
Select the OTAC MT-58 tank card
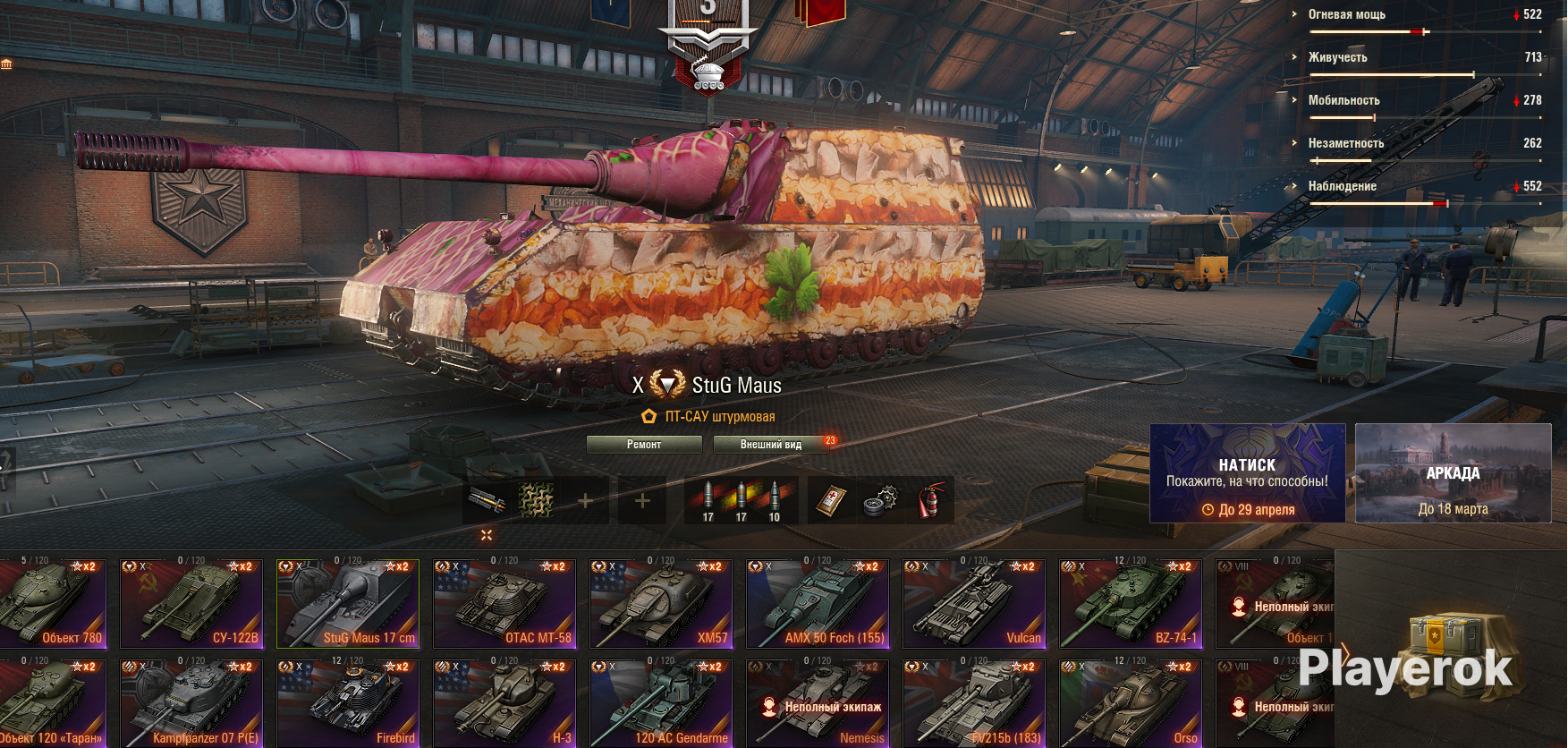coord(504,603)
